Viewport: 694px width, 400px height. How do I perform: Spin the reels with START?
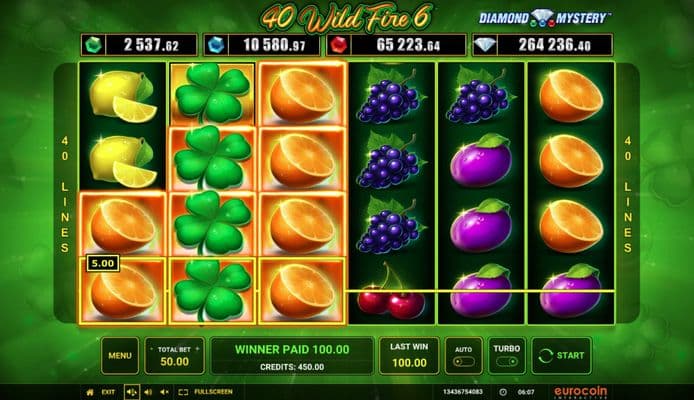click(x=561, y=354)
